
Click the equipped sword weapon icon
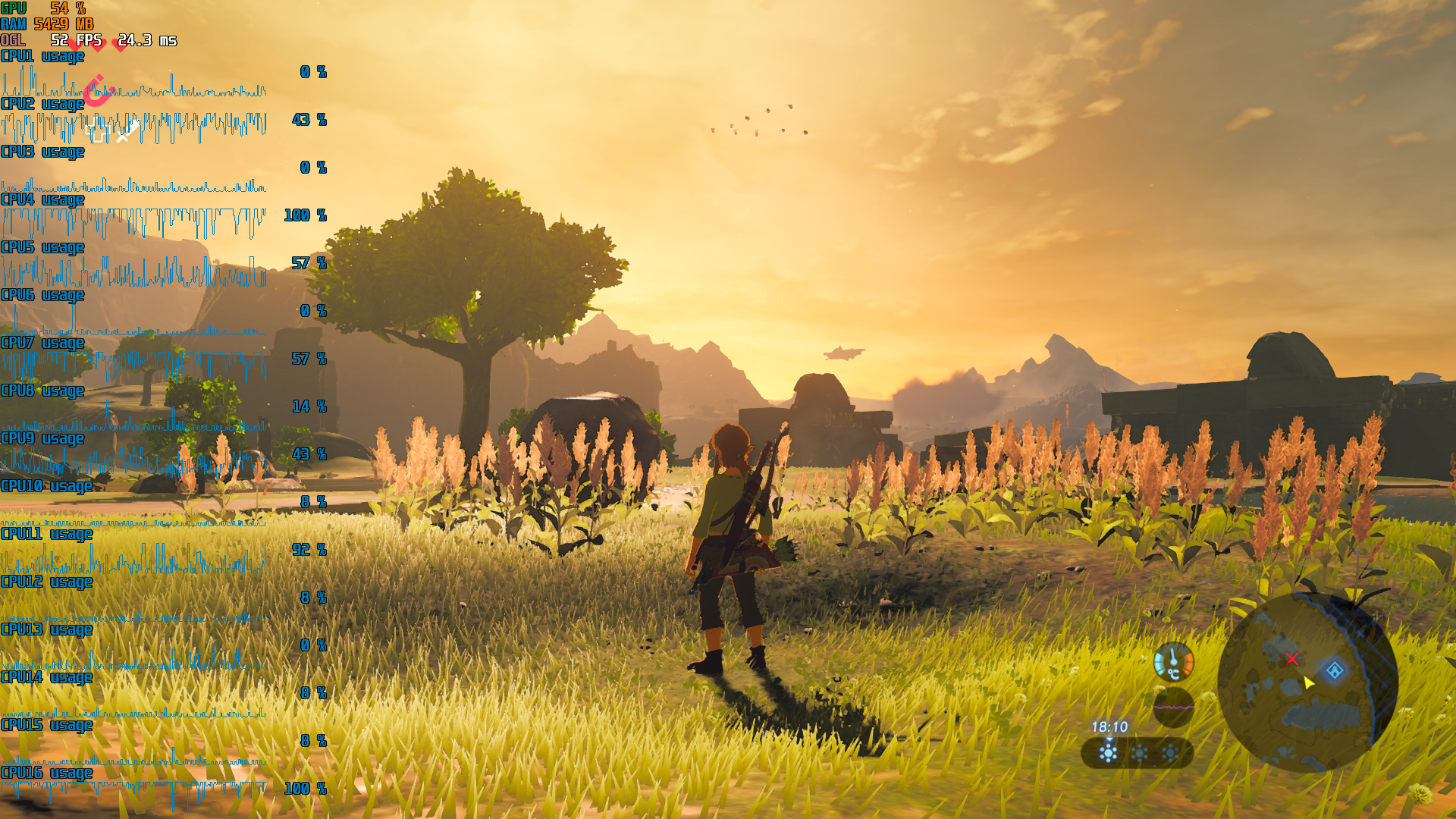126,133
